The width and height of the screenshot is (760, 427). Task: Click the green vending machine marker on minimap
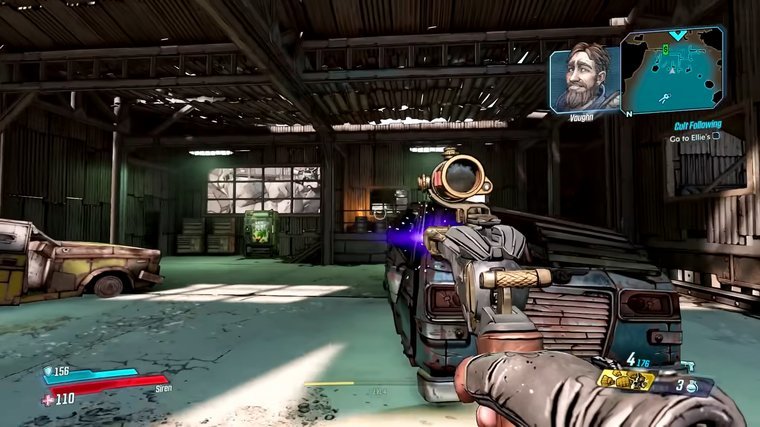click(665, 47)
